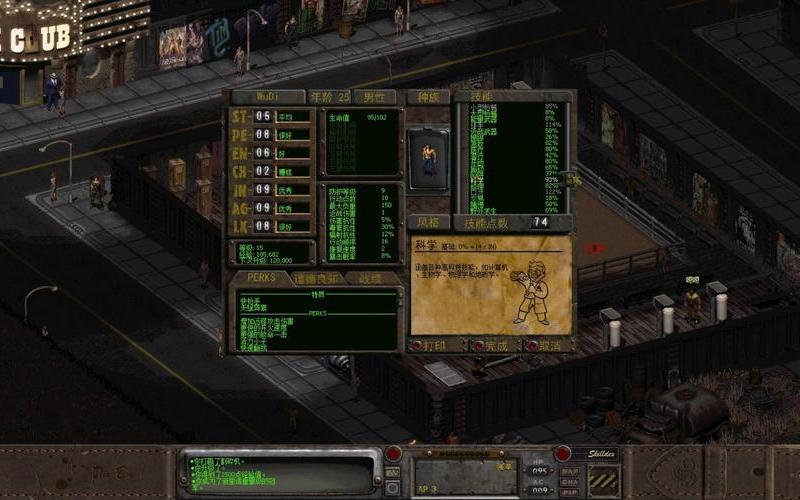
Task: Open the MAP from the HUD
Action: pos(570,471)
